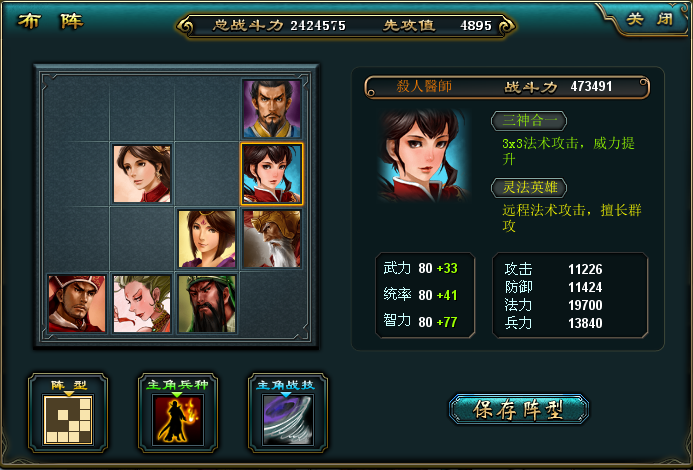This screenshot has width=693, height=470.
Task: View the 三神合一 skill label
Action: (528, 121)
